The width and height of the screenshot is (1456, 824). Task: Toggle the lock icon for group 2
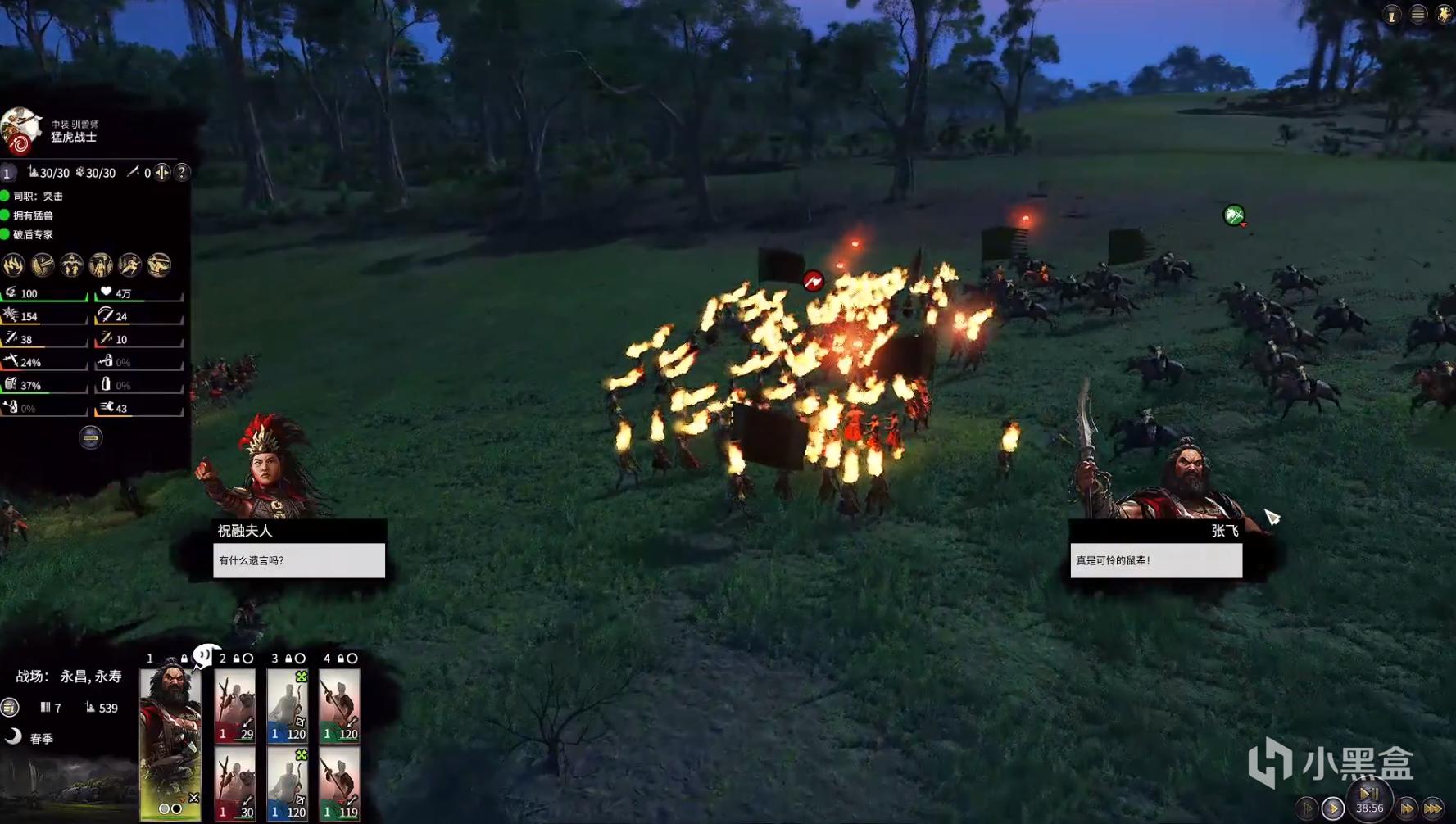coord(237,659)
